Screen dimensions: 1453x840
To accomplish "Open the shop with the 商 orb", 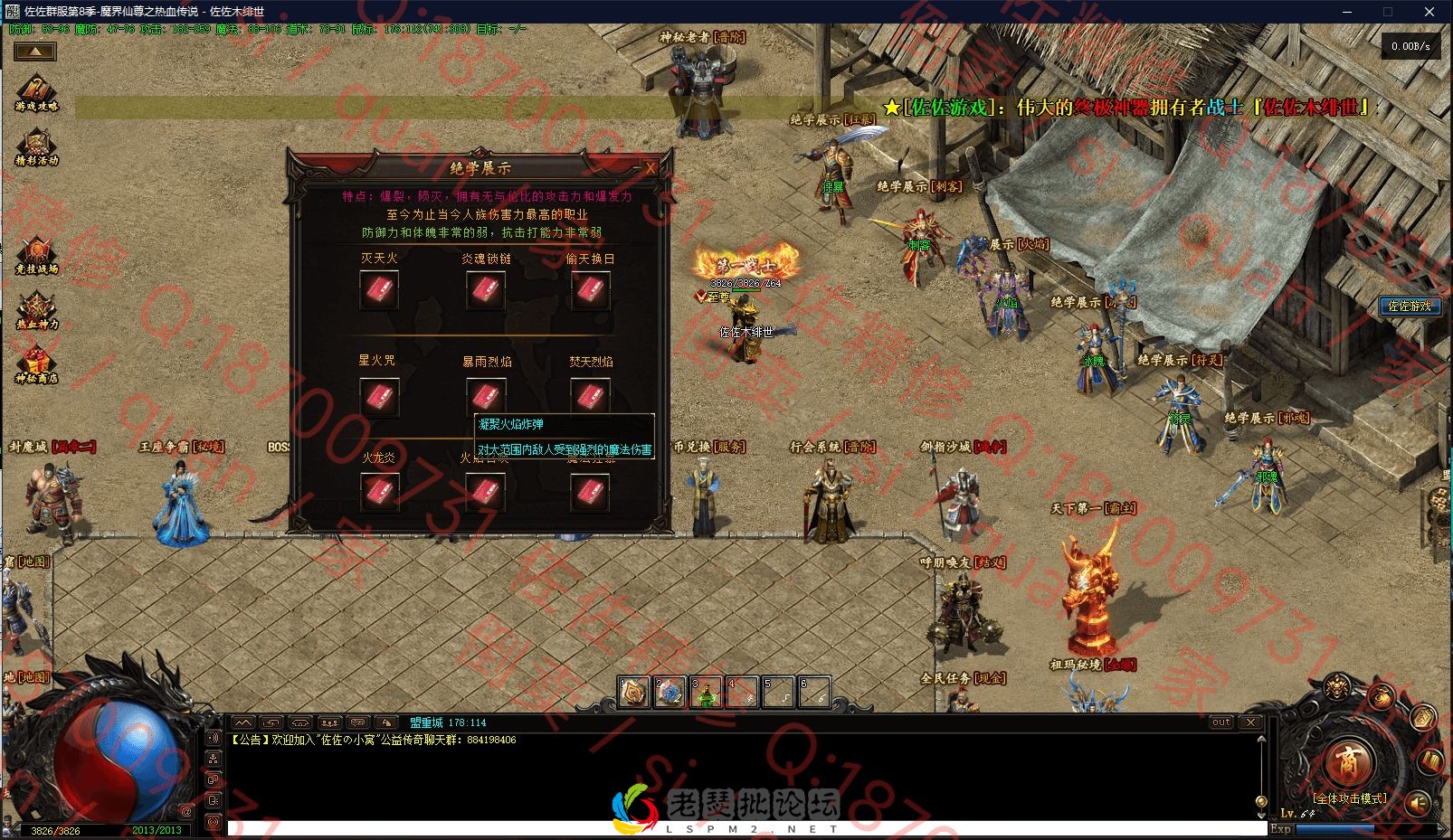I will click(x=1348, y=760).
